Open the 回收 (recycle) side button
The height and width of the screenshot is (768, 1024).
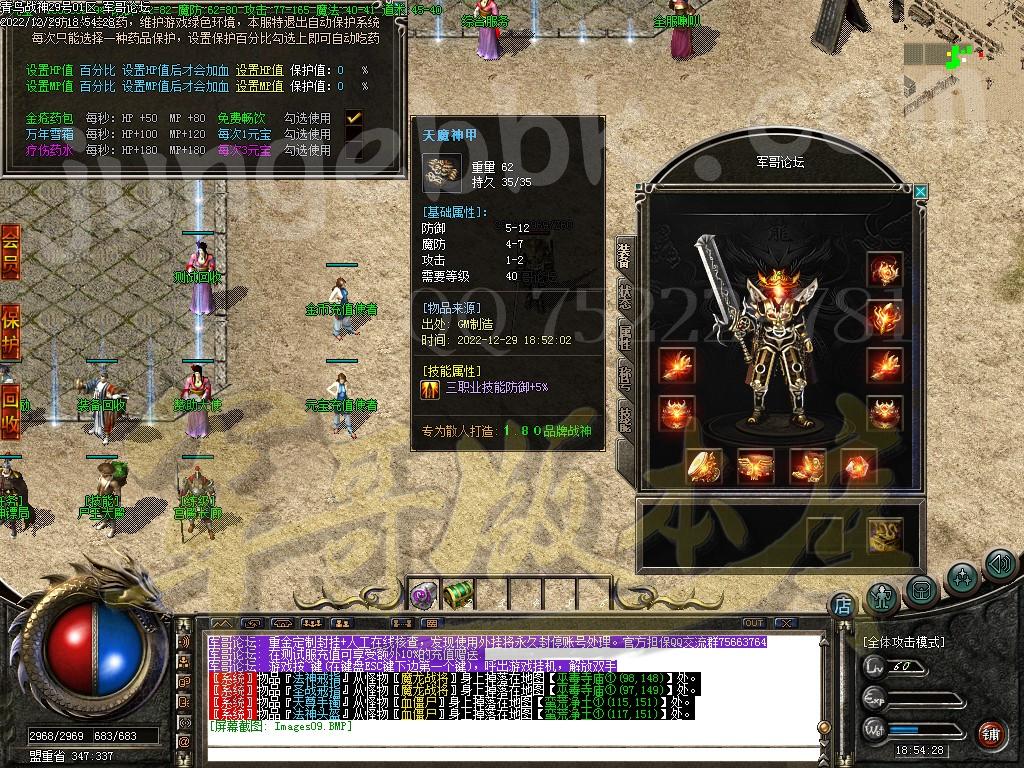pos(10,410)
